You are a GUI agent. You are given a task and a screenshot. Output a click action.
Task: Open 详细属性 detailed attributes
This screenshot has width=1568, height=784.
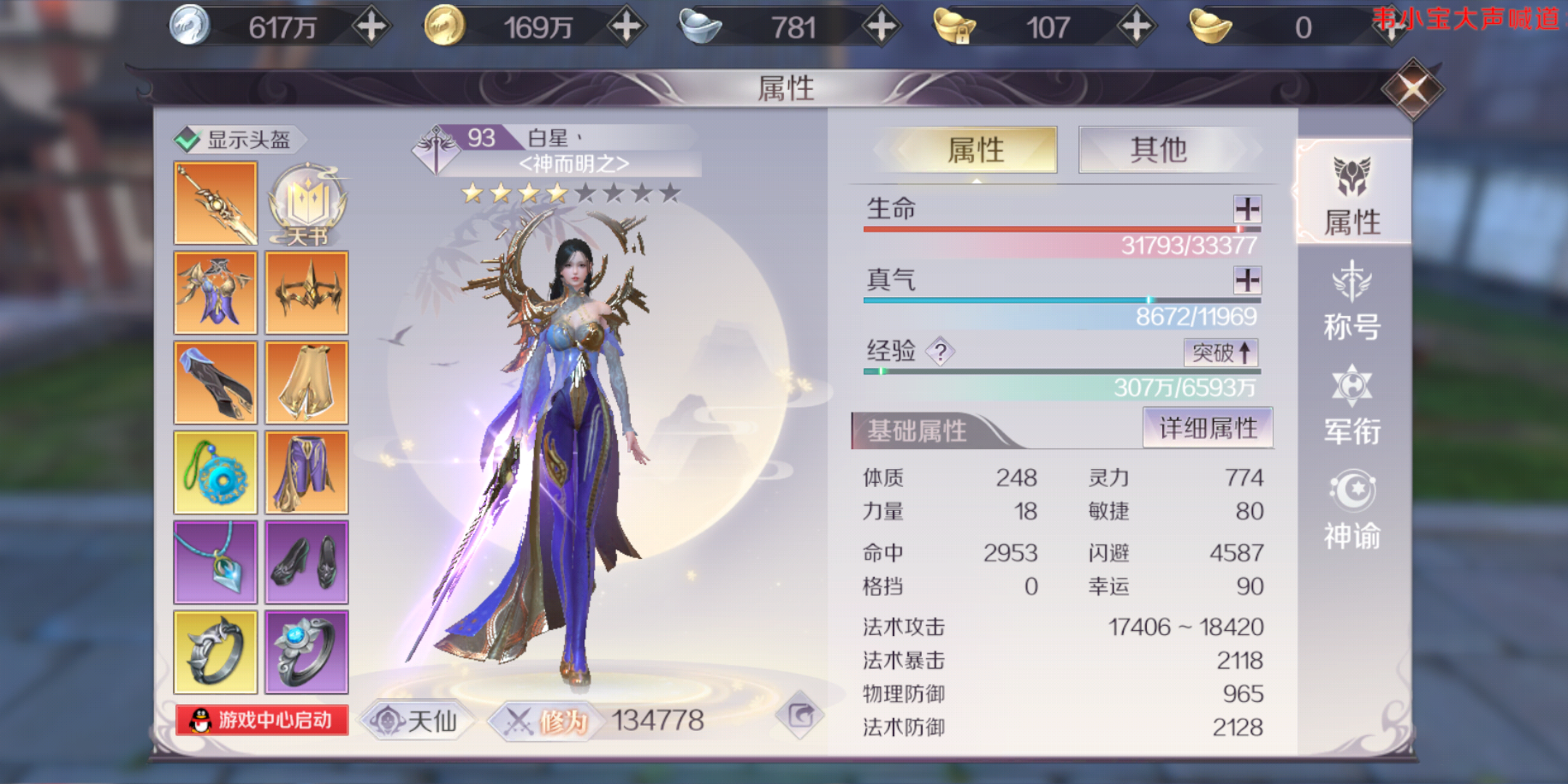pos(1208,428)
